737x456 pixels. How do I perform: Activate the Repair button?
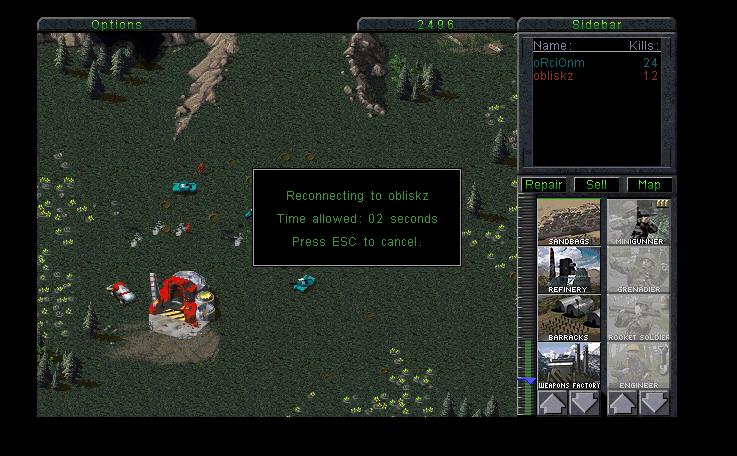pyautogui.click(x=543, y=185)
